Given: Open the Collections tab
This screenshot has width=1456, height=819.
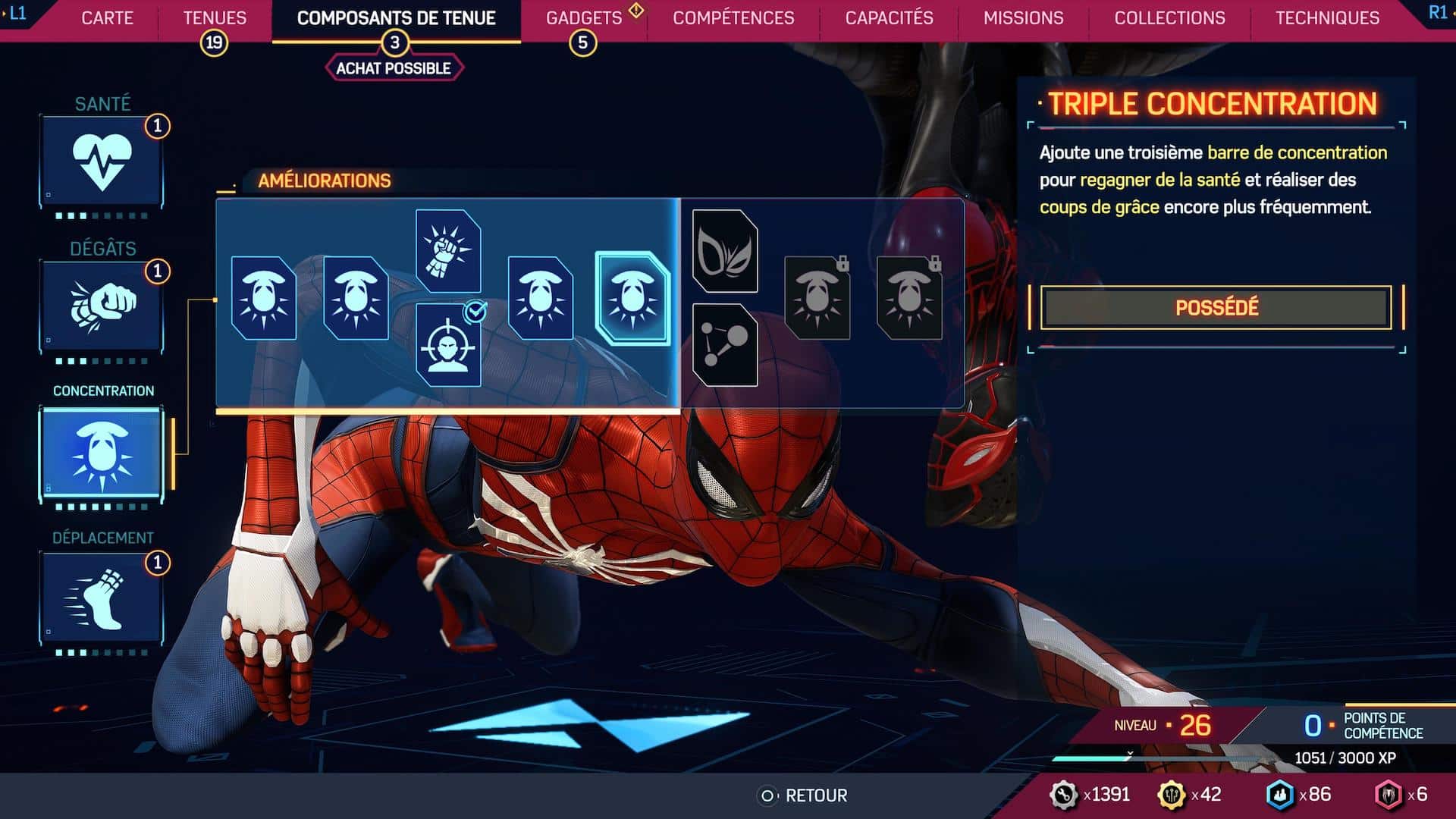Looking at the screenshot, I should [1169, 18].
